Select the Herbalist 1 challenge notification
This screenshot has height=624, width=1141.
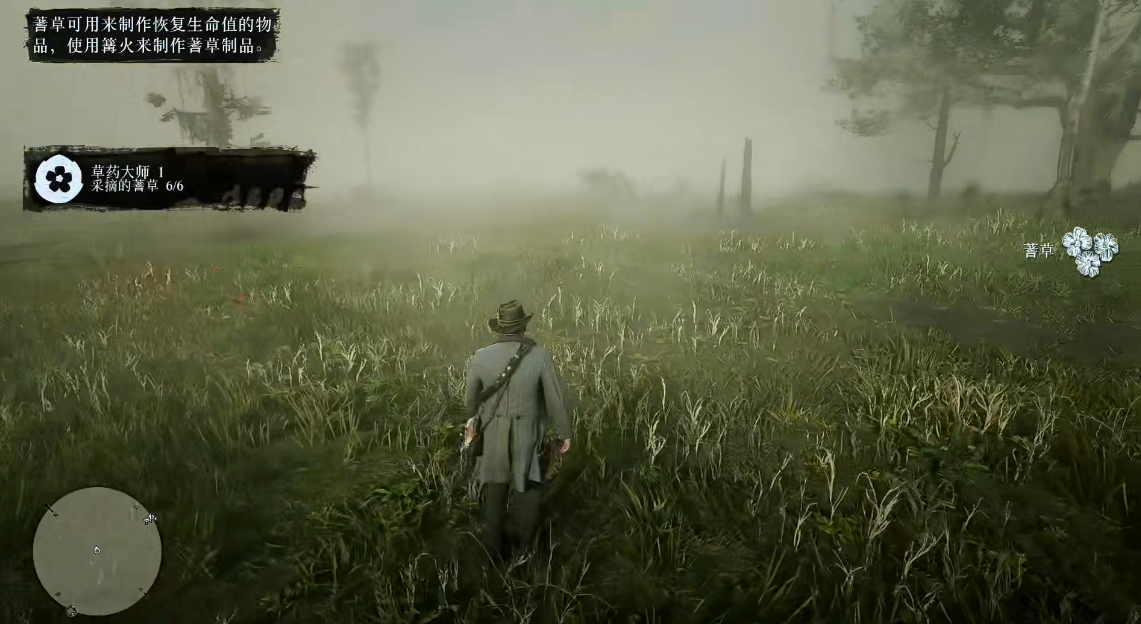coord(168,179)
